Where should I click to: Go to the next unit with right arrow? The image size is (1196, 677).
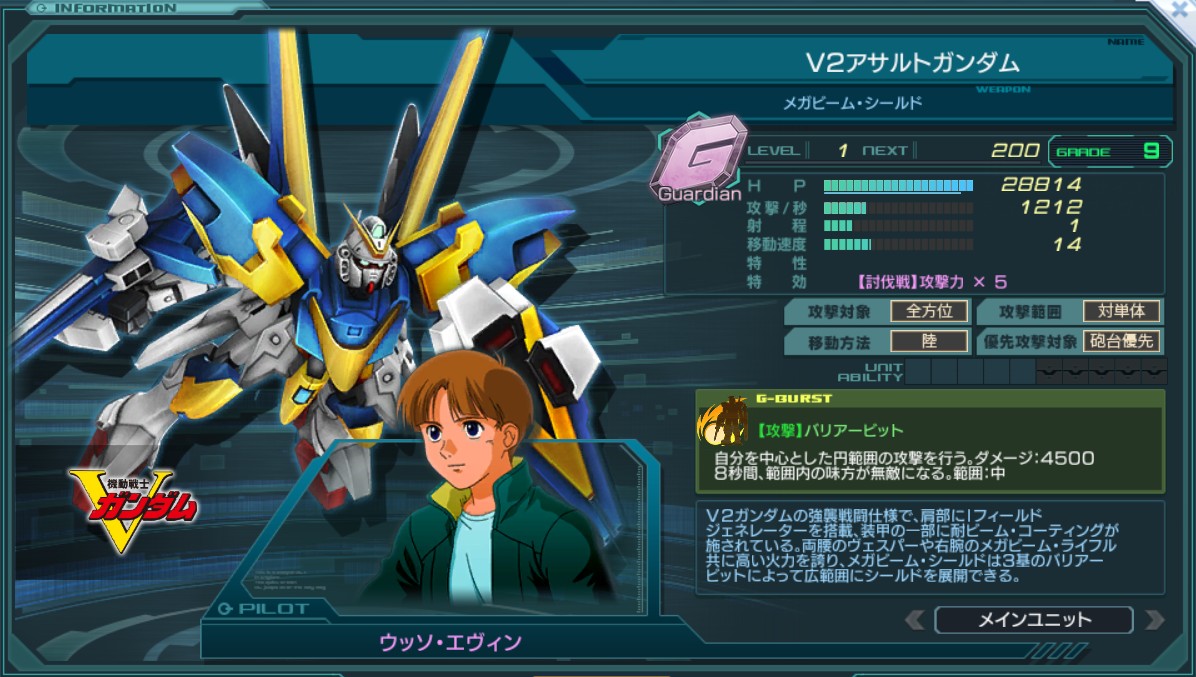1154,620
